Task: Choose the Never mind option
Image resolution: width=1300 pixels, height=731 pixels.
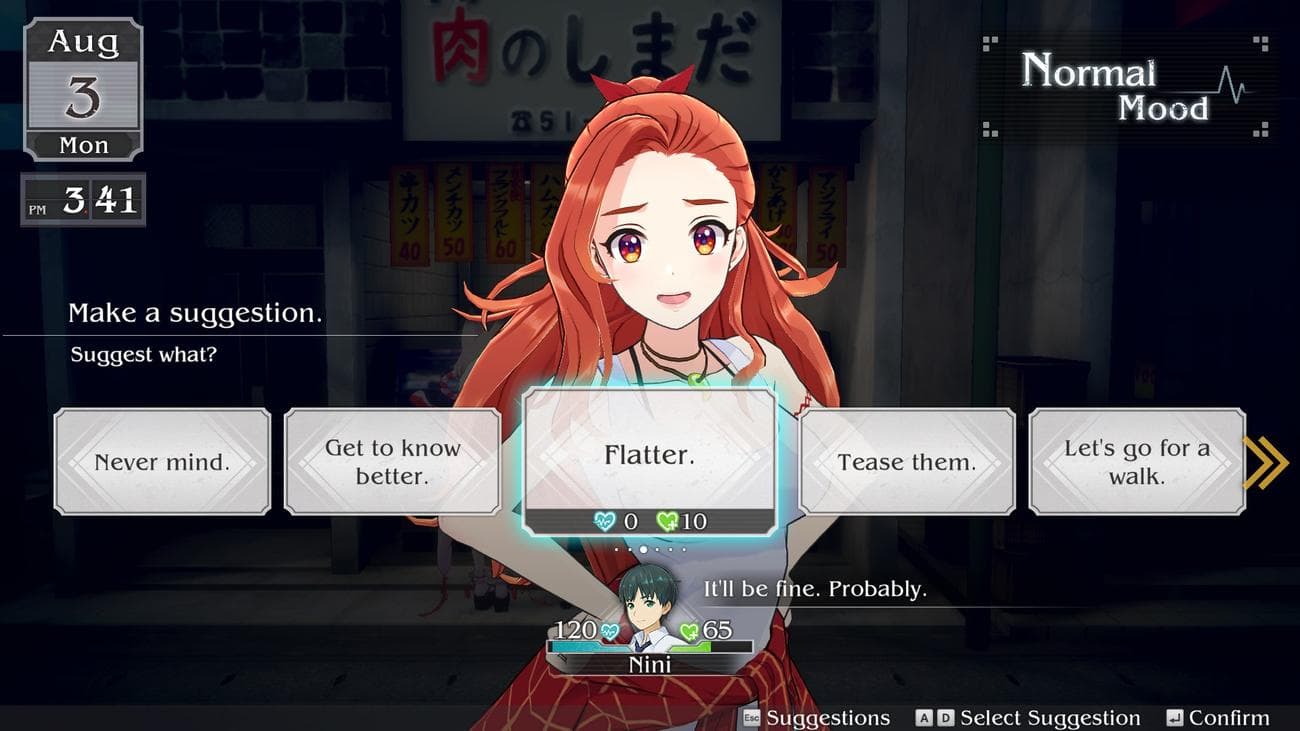Action: click(163, 462)
